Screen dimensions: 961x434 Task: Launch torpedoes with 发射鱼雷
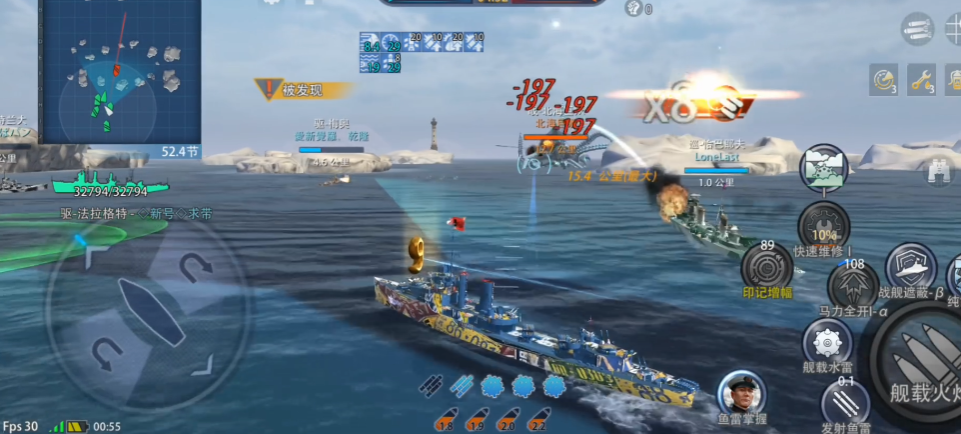(845, 404)
